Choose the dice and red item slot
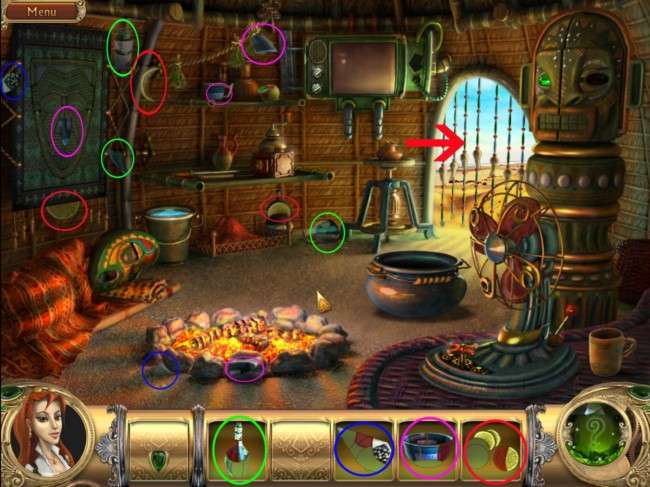650x487 pixels. [364, 449]
